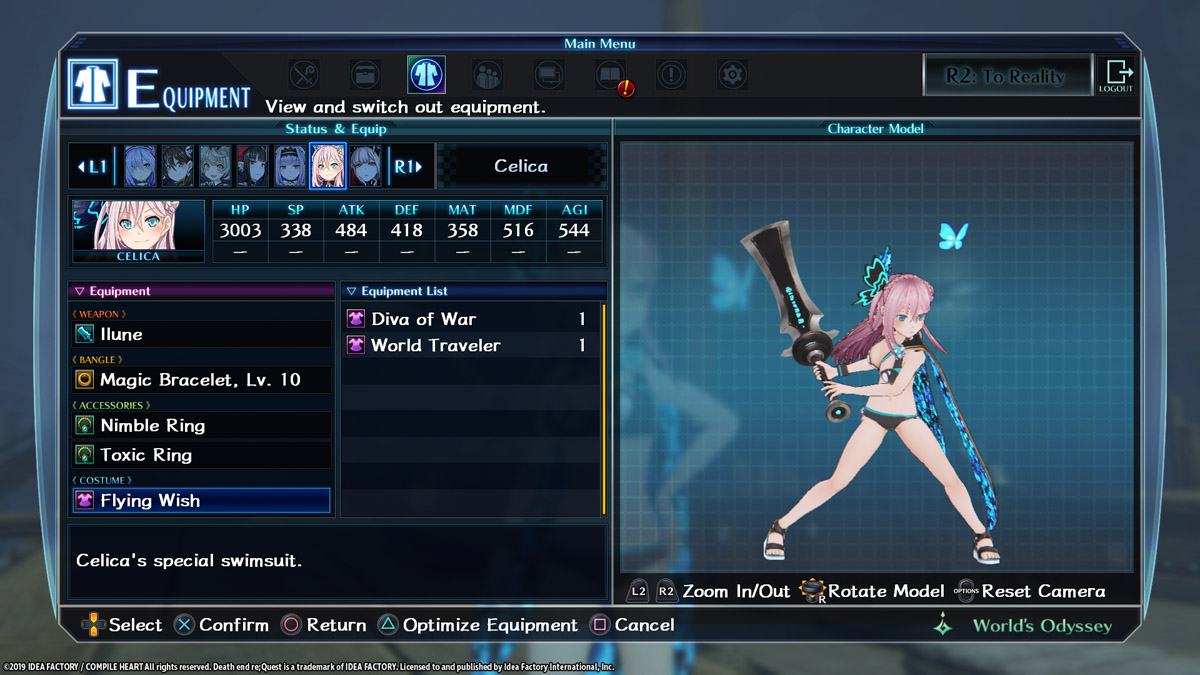
Task: Open the gear settings tab
Action: 732,75
